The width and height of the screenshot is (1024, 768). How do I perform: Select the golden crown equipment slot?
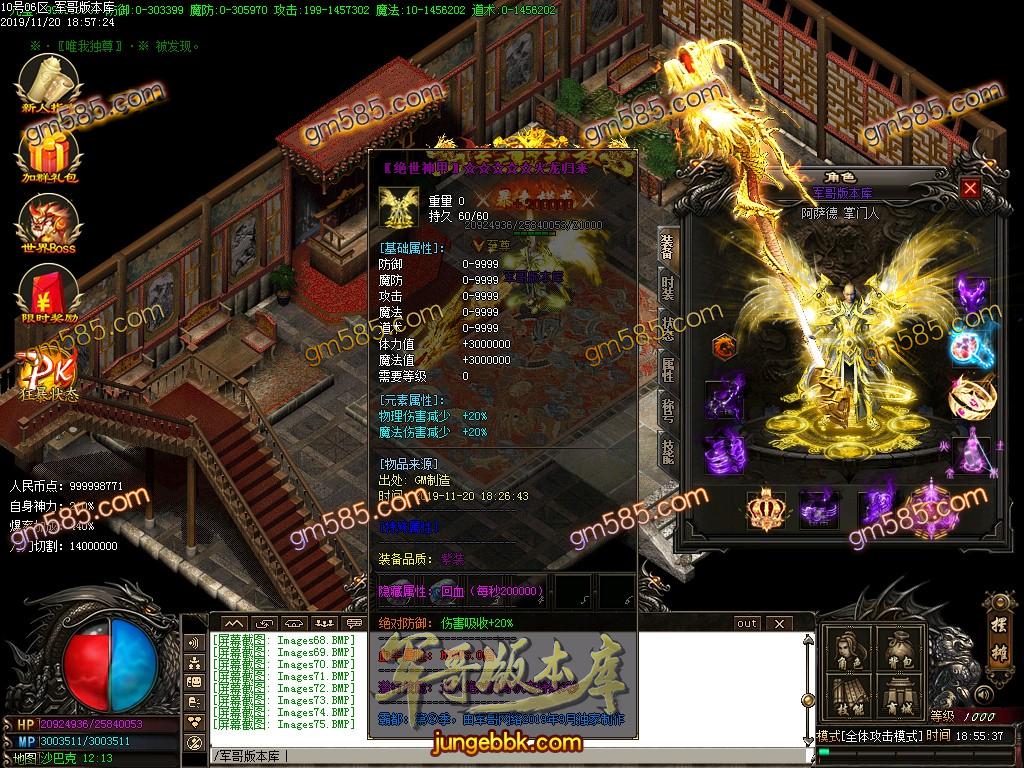tap(766, 510)
